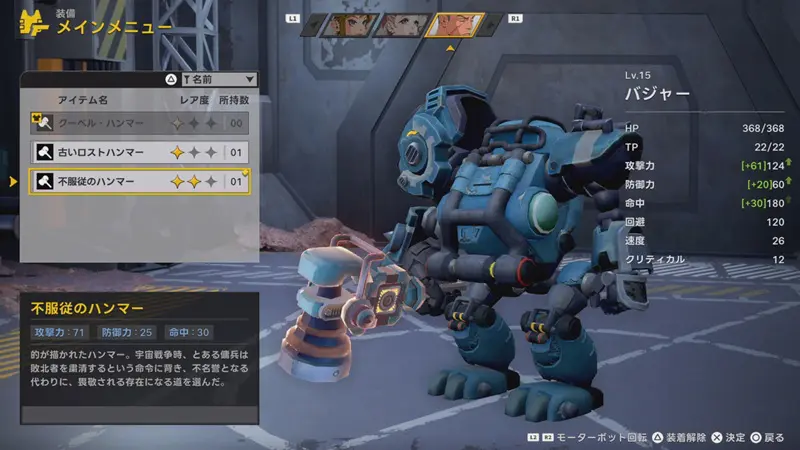Select the 不服従のハンマー item row

(x=138, y=182)
